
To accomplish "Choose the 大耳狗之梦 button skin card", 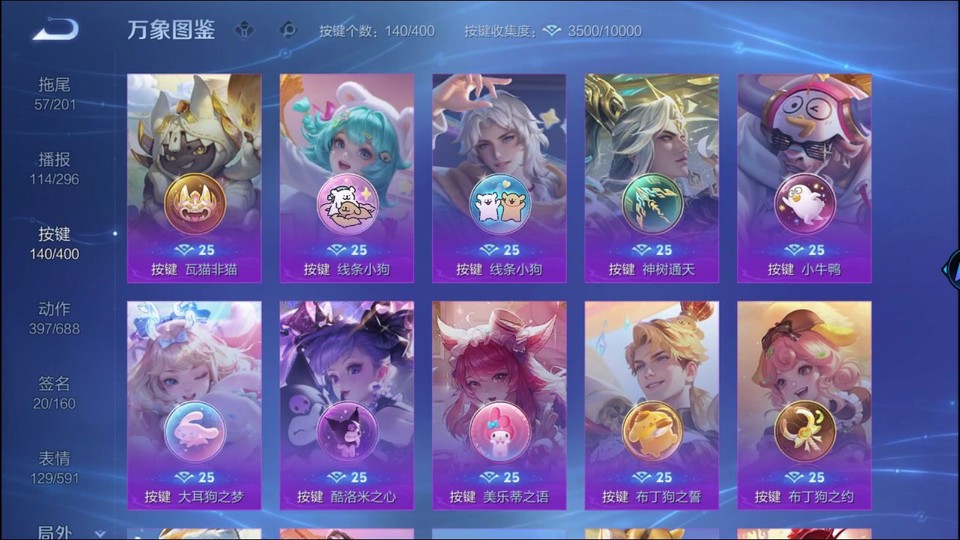I will point(194,405).
